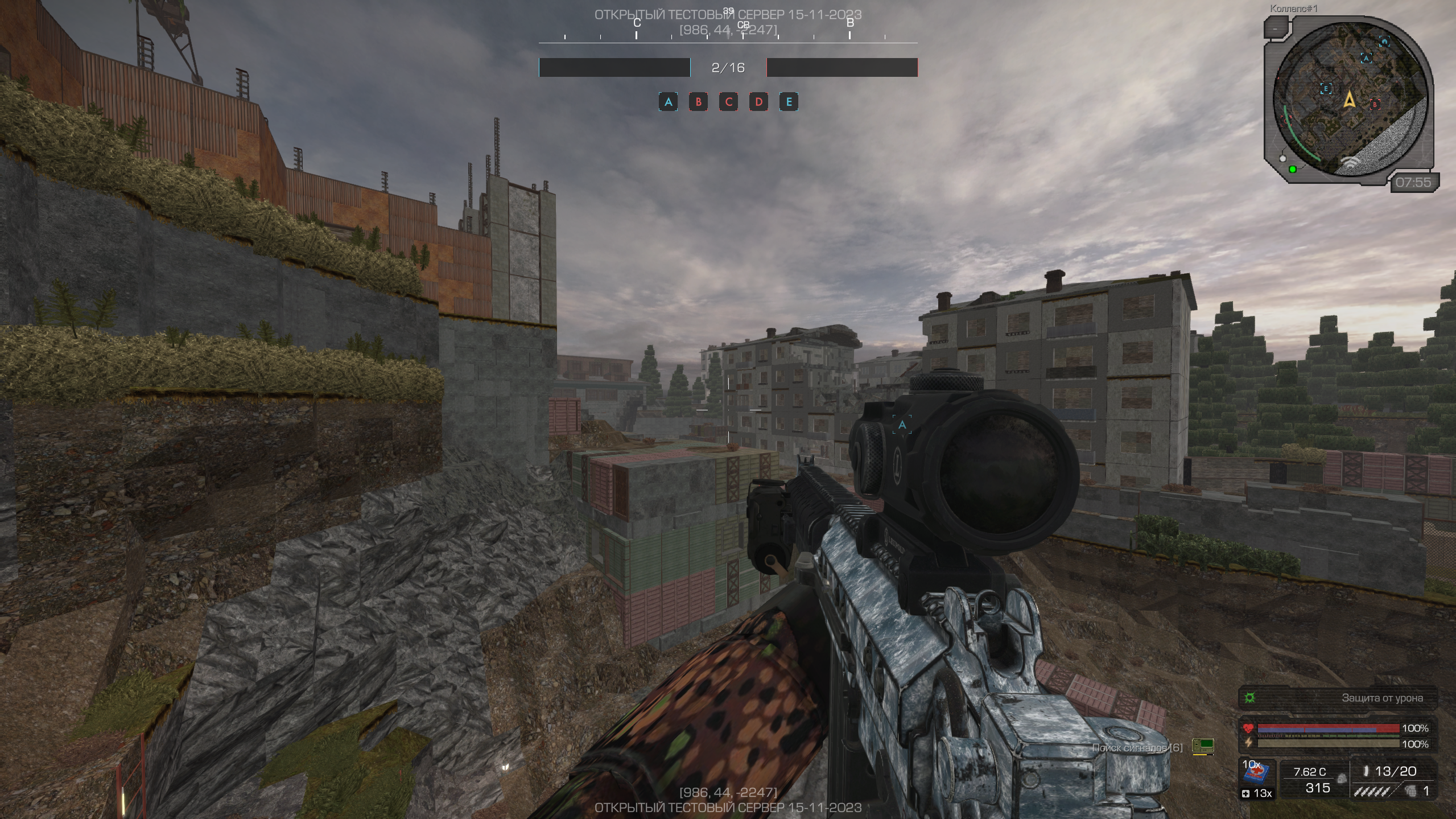The height and width of the screenshot is (819, 1456).
Task: Click the A point marker on the minimap
Action: click(x=1366, y=58)
